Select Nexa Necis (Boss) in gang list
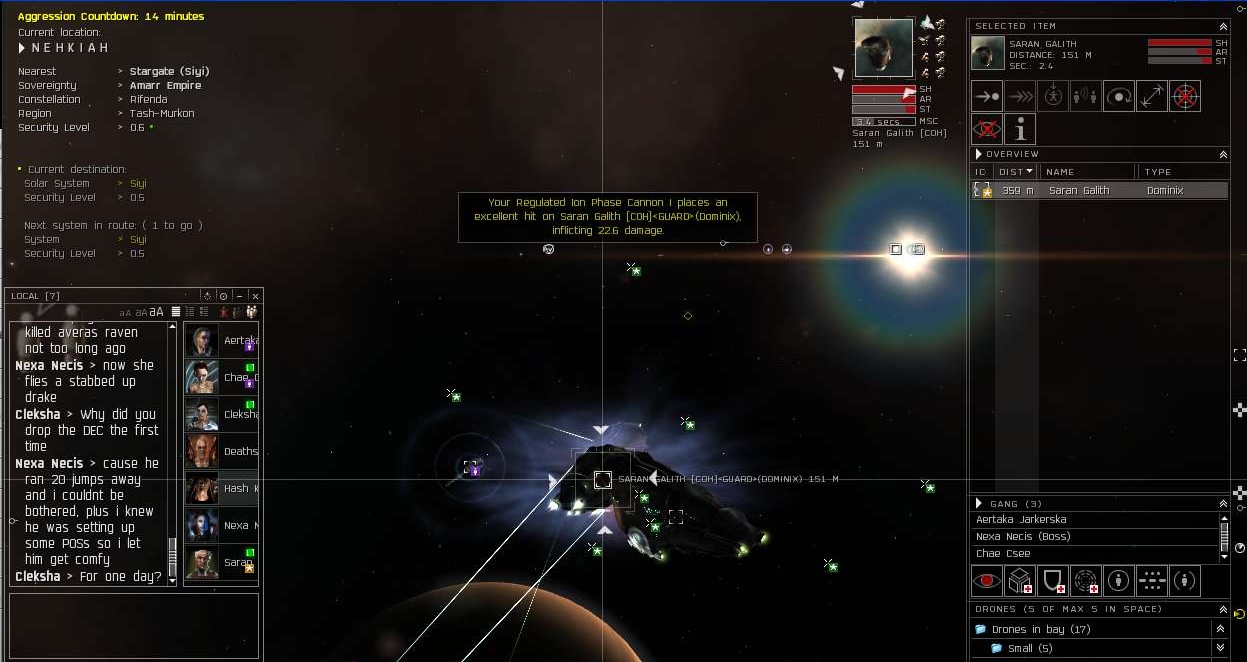Viewport: 1247px width, 662px height. click(1023, 537)
